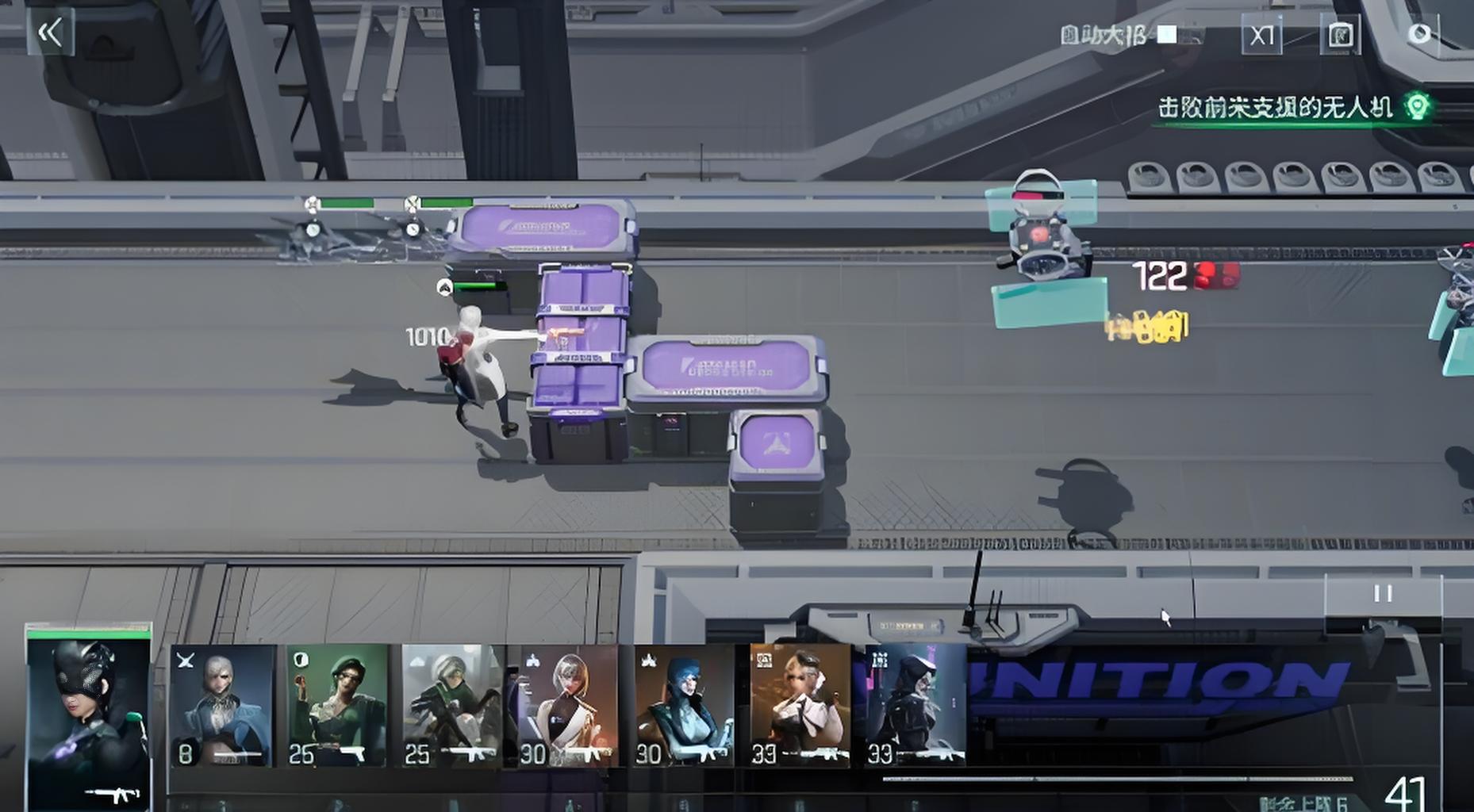Change the X1 battle speed
Screen dimensions: 1474x812
[1261, 36]
